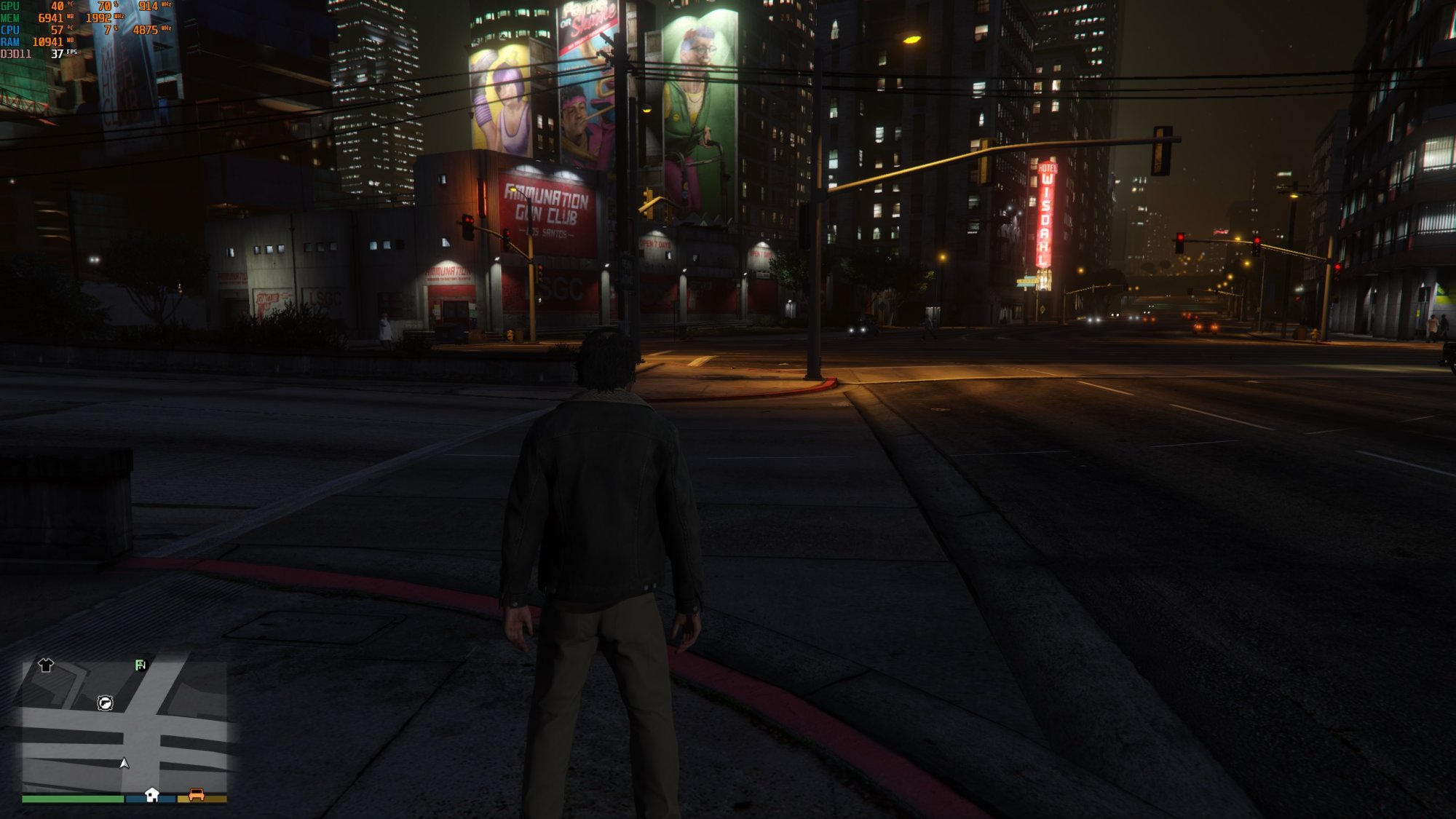Viewport: 1456px width, 819px height.
Task: Select the orange vehicle icon below the minimap
Action: [x=197, y=794]
